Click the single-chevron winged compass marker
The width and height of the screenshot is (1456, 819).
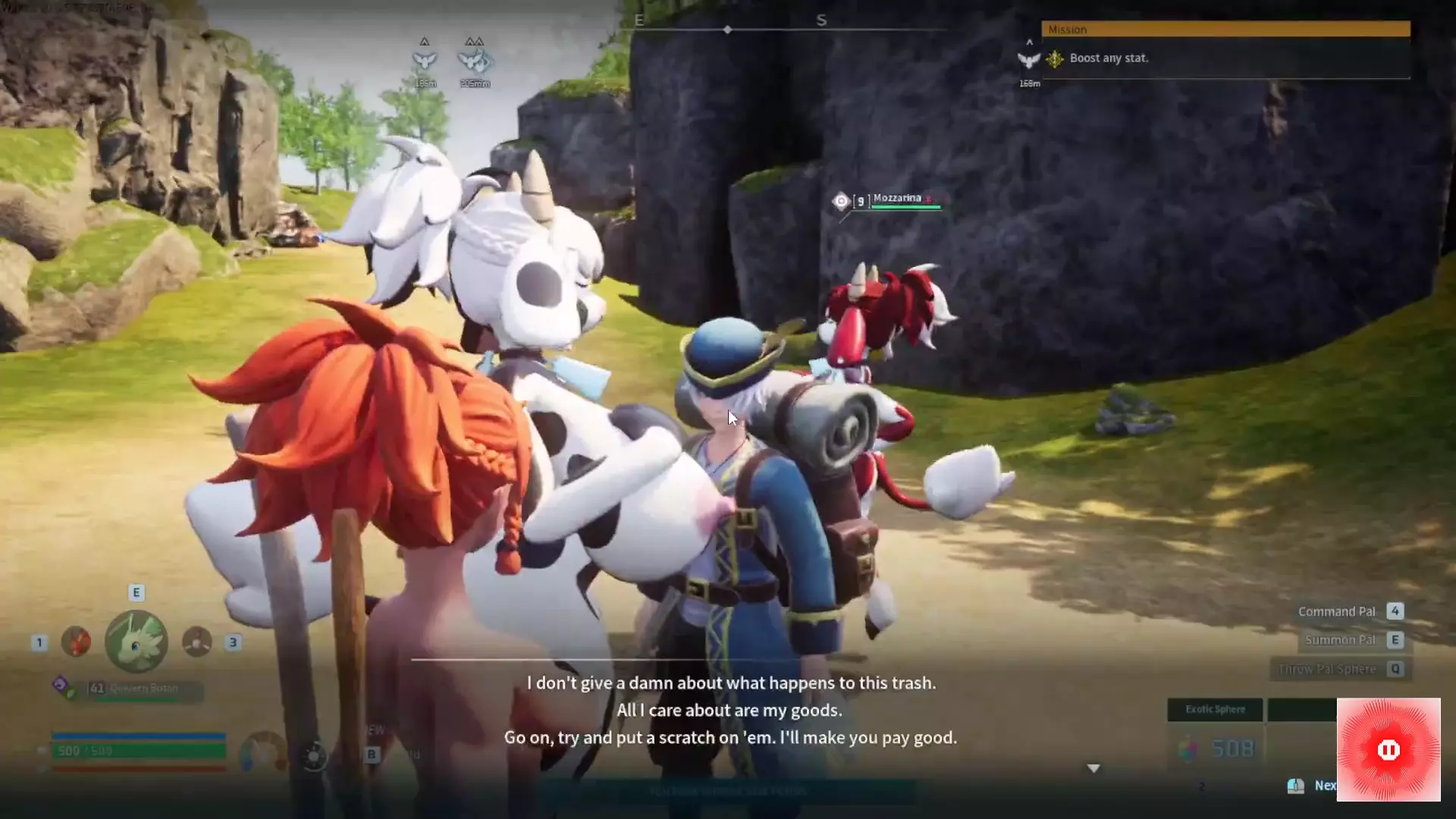click(x=425, y=59)
